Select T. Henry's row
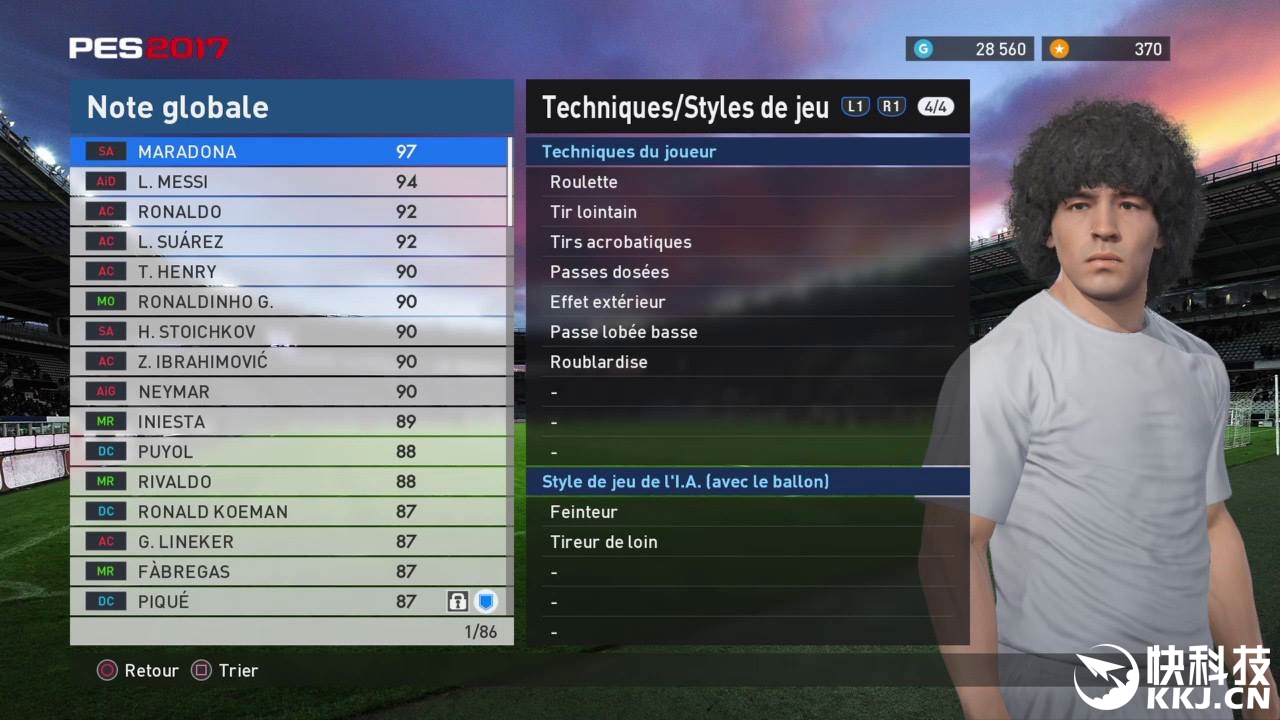 coord(290,272)
